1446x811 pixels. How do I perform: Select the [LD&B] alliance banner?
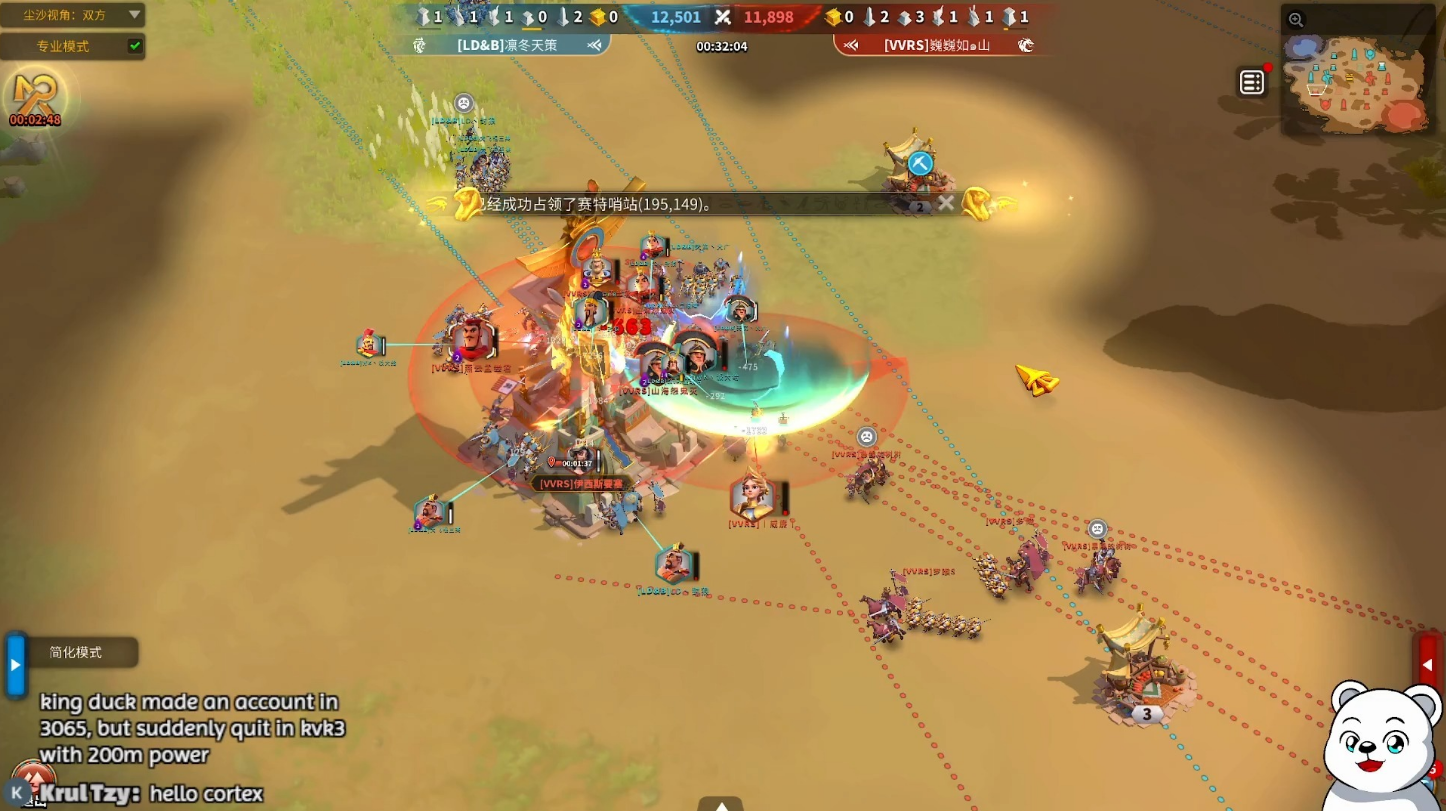tap(510, 45)
